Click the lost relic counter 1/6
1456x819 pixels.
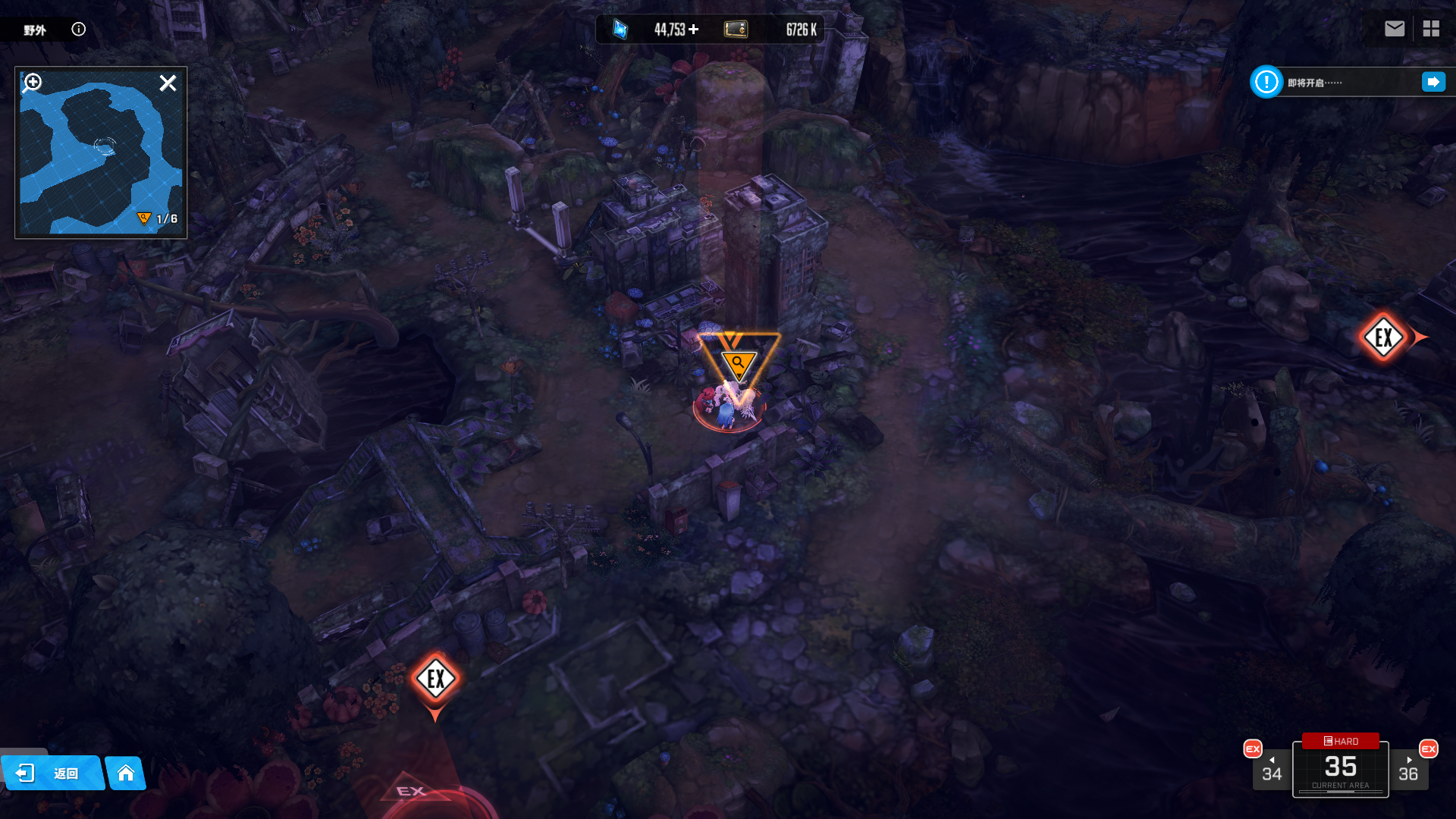point(158,218)
